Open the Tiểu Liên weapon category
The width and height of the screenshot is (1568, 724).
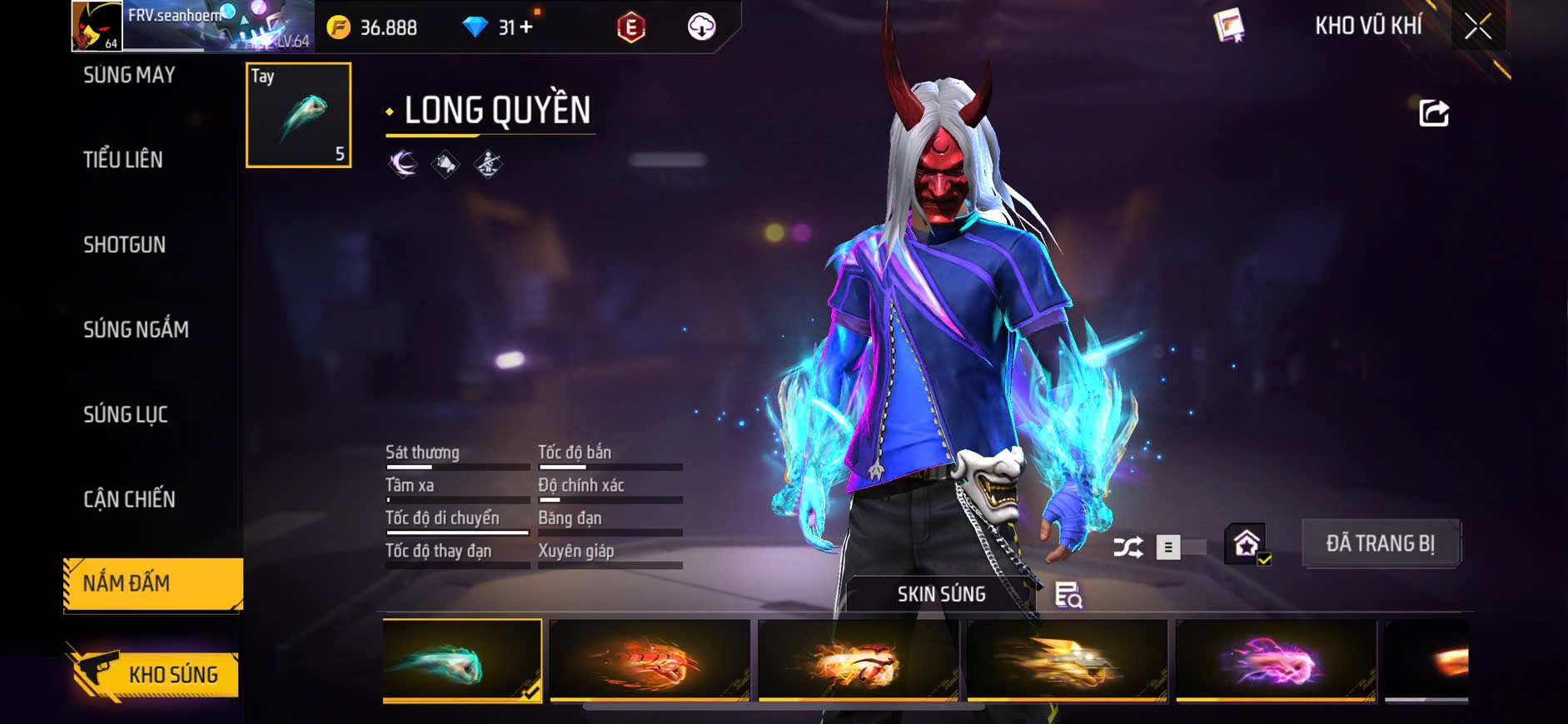123,160
